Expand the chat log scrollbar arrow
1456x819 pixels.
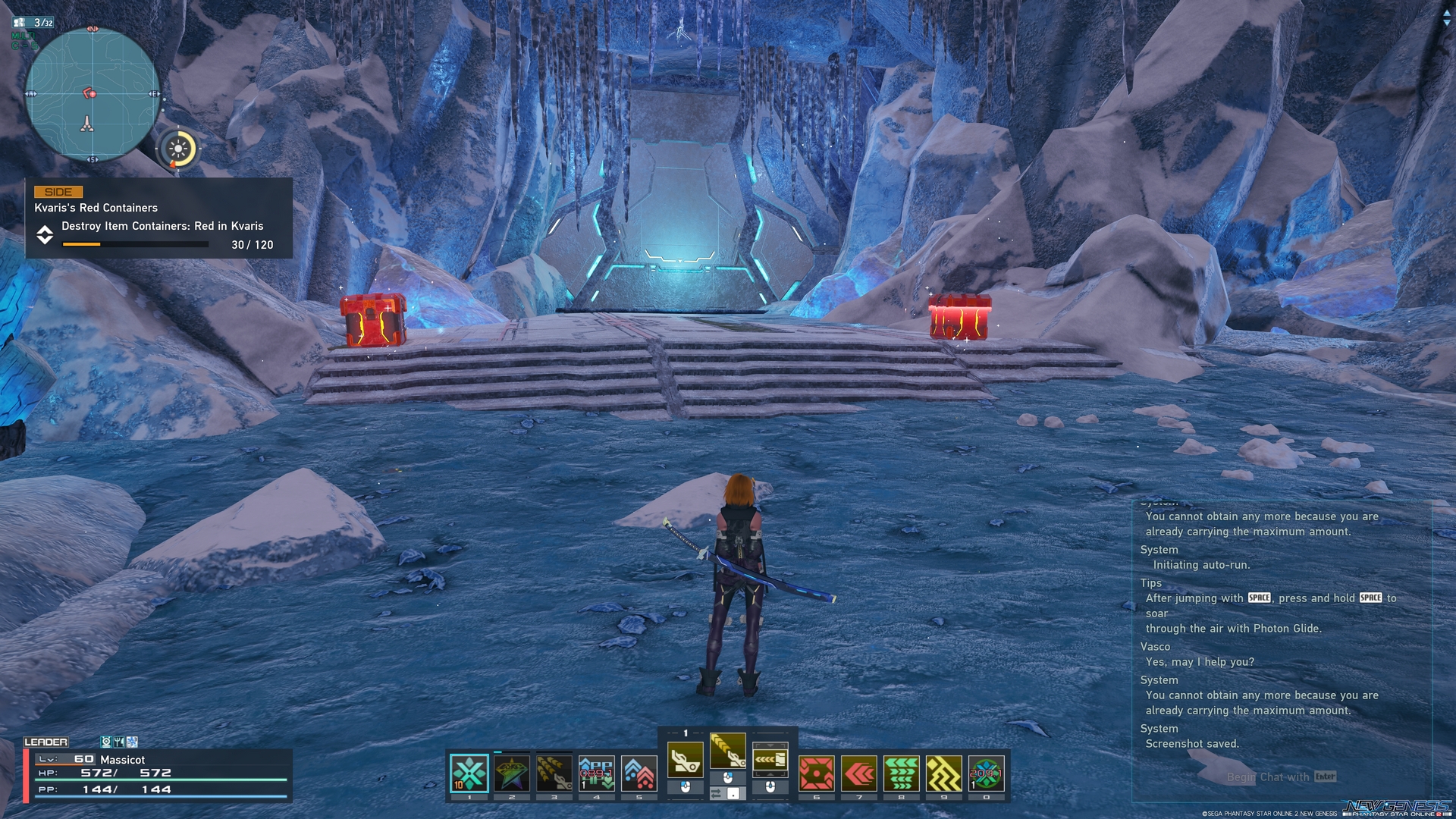coord(1447,13)
